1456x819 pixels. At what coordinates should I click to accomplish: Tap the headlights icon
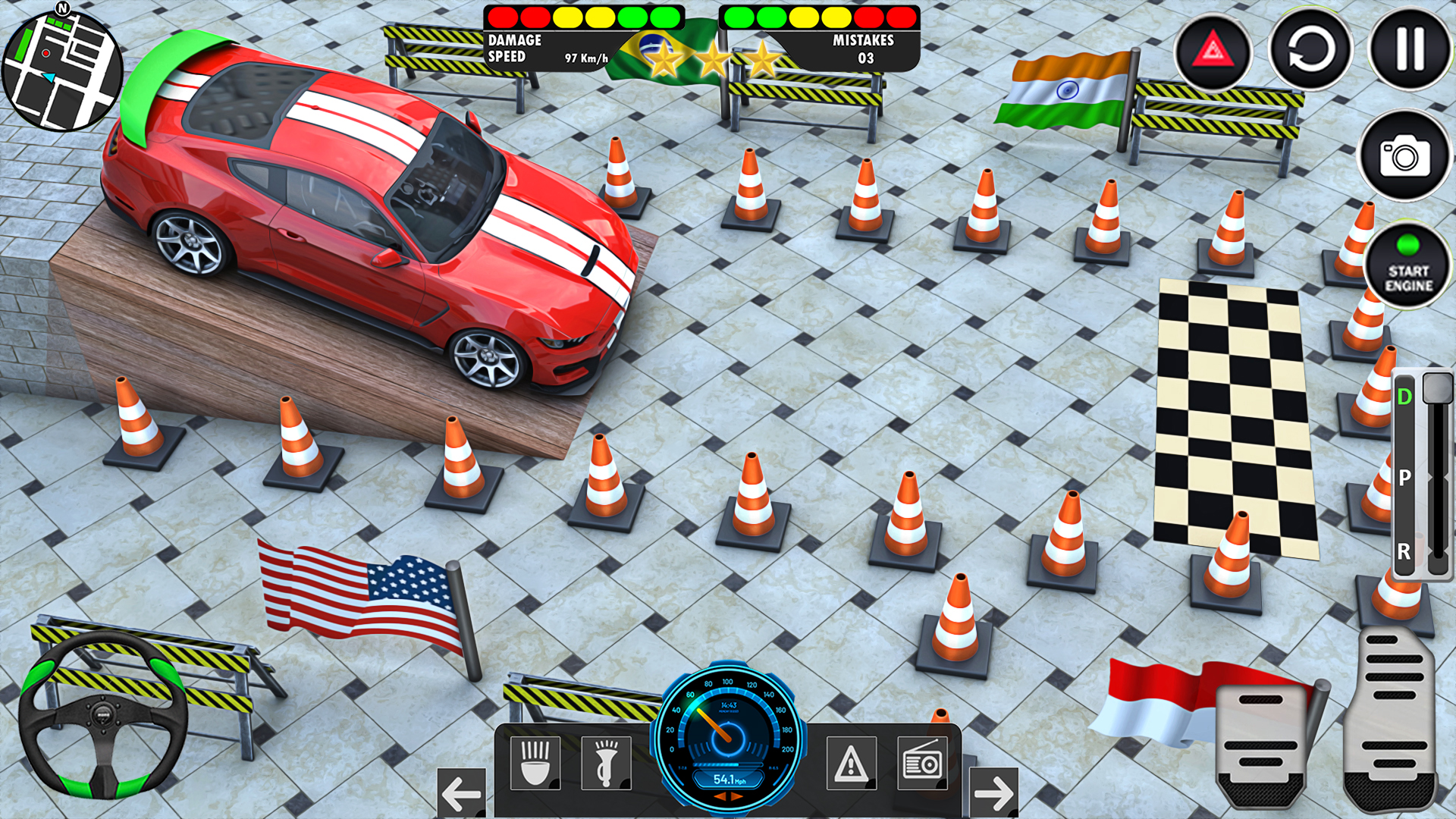click(535, 763)
